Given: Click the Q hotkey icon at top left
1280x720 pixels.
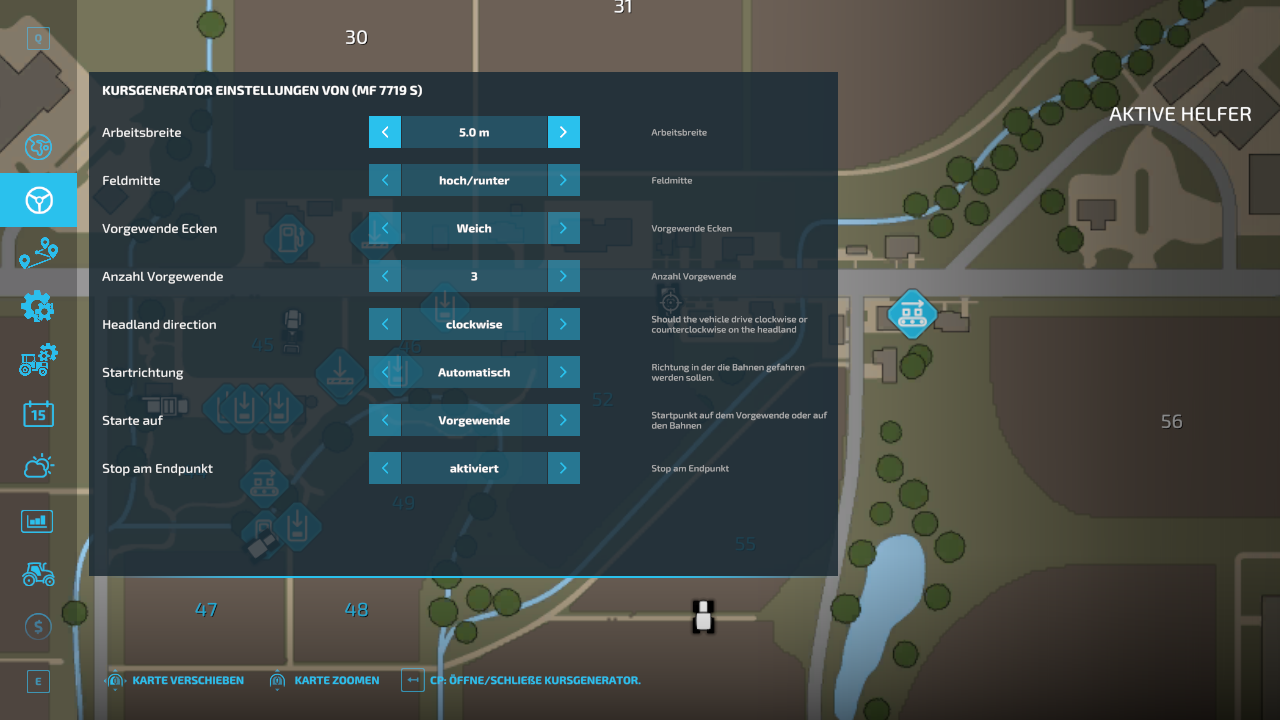Looking at the screenshot, I should pyautogui.click(x=38, y=37).
